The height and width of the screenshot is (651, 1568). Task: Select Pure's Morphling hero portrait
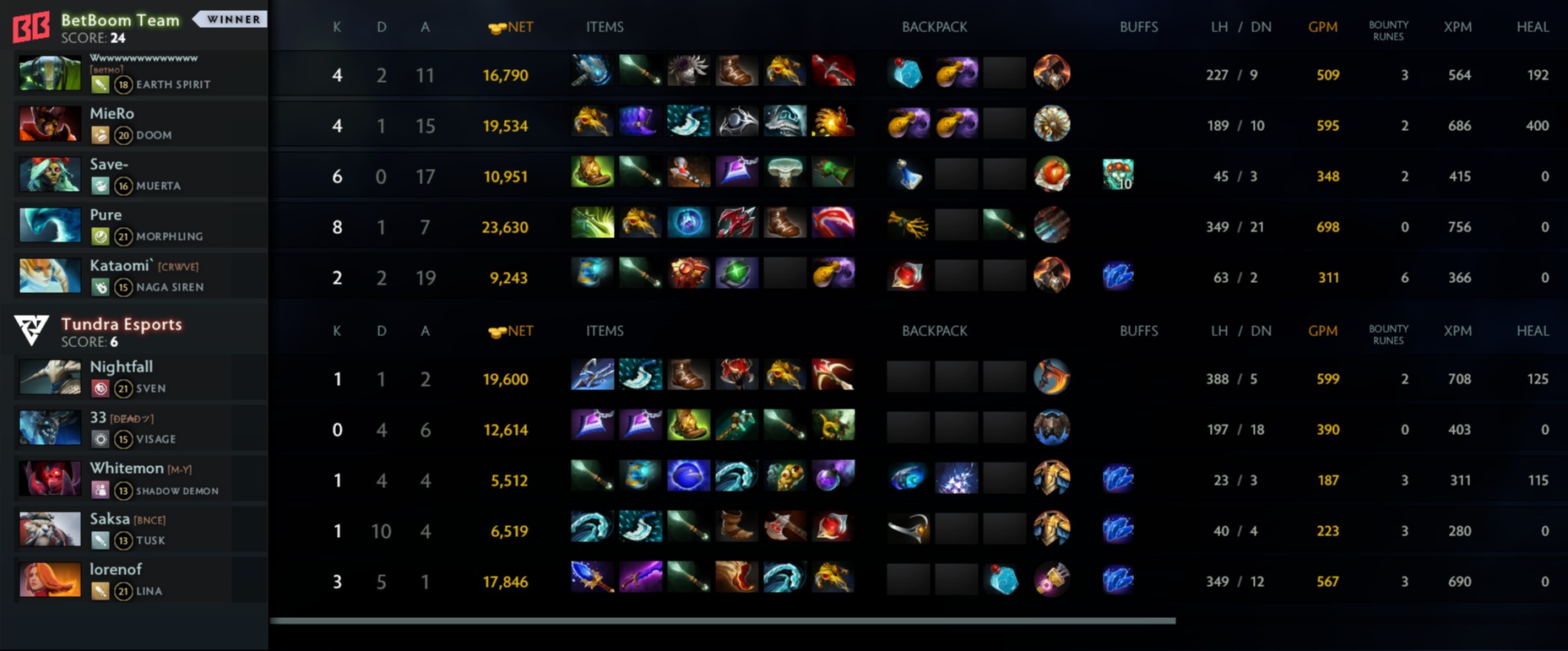51,225
